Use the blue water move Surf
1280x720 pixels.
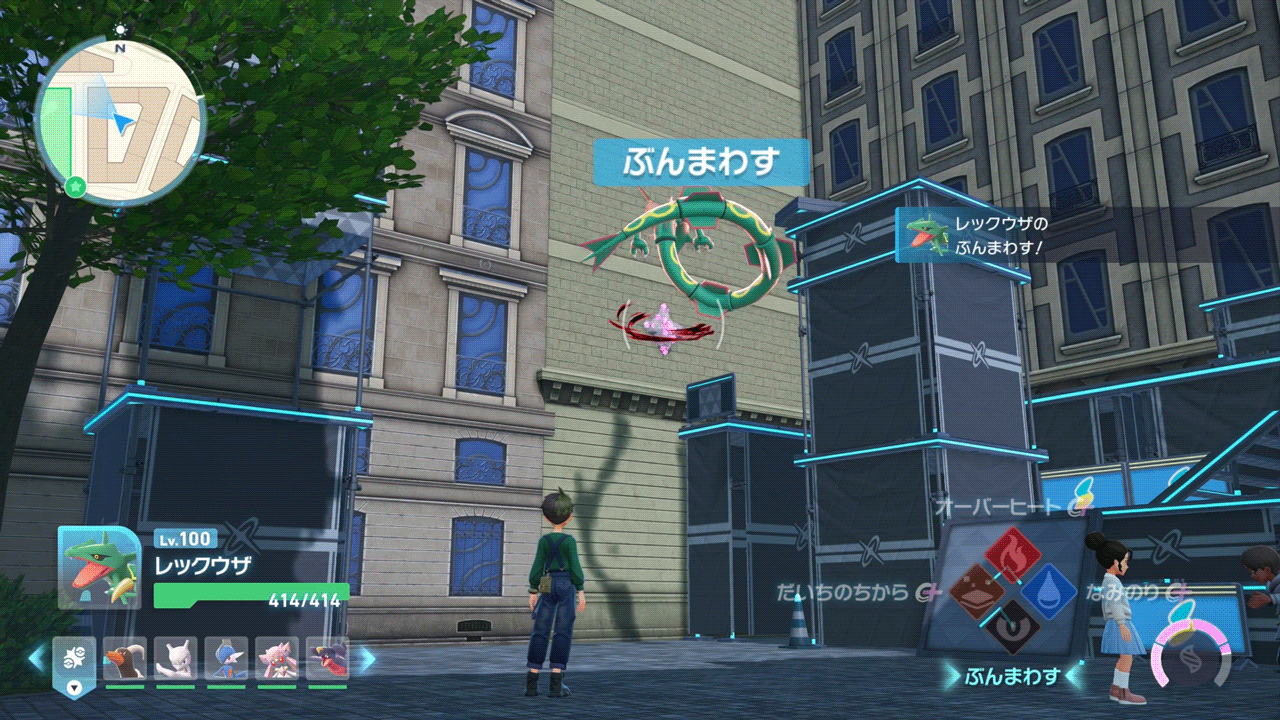pyautogui.click(x=1048, y=591)
